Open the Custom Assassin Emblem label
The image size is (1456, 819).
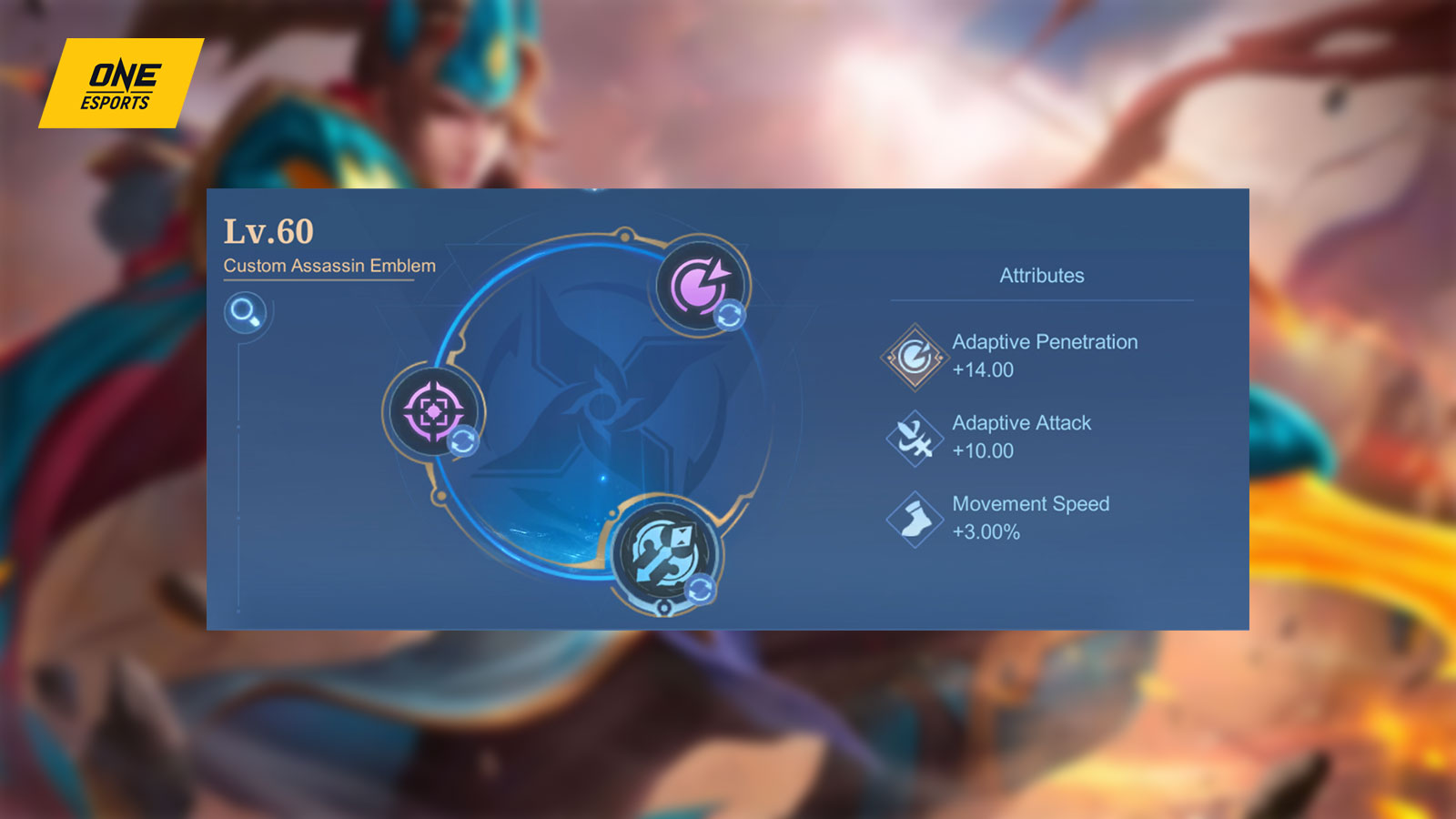(x=329, y=267)
